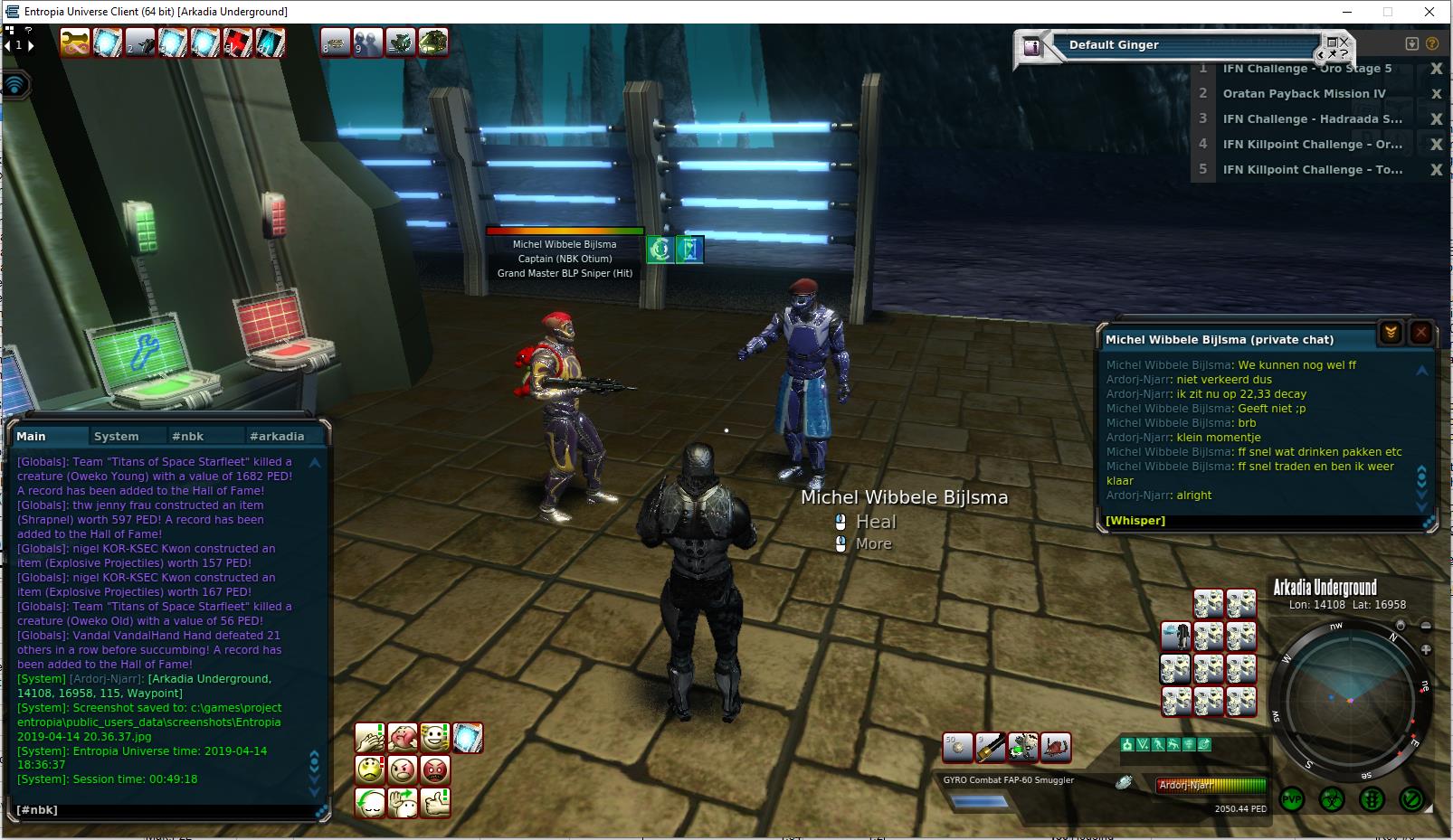Collapse the private chat window

tap(1391, 333)
